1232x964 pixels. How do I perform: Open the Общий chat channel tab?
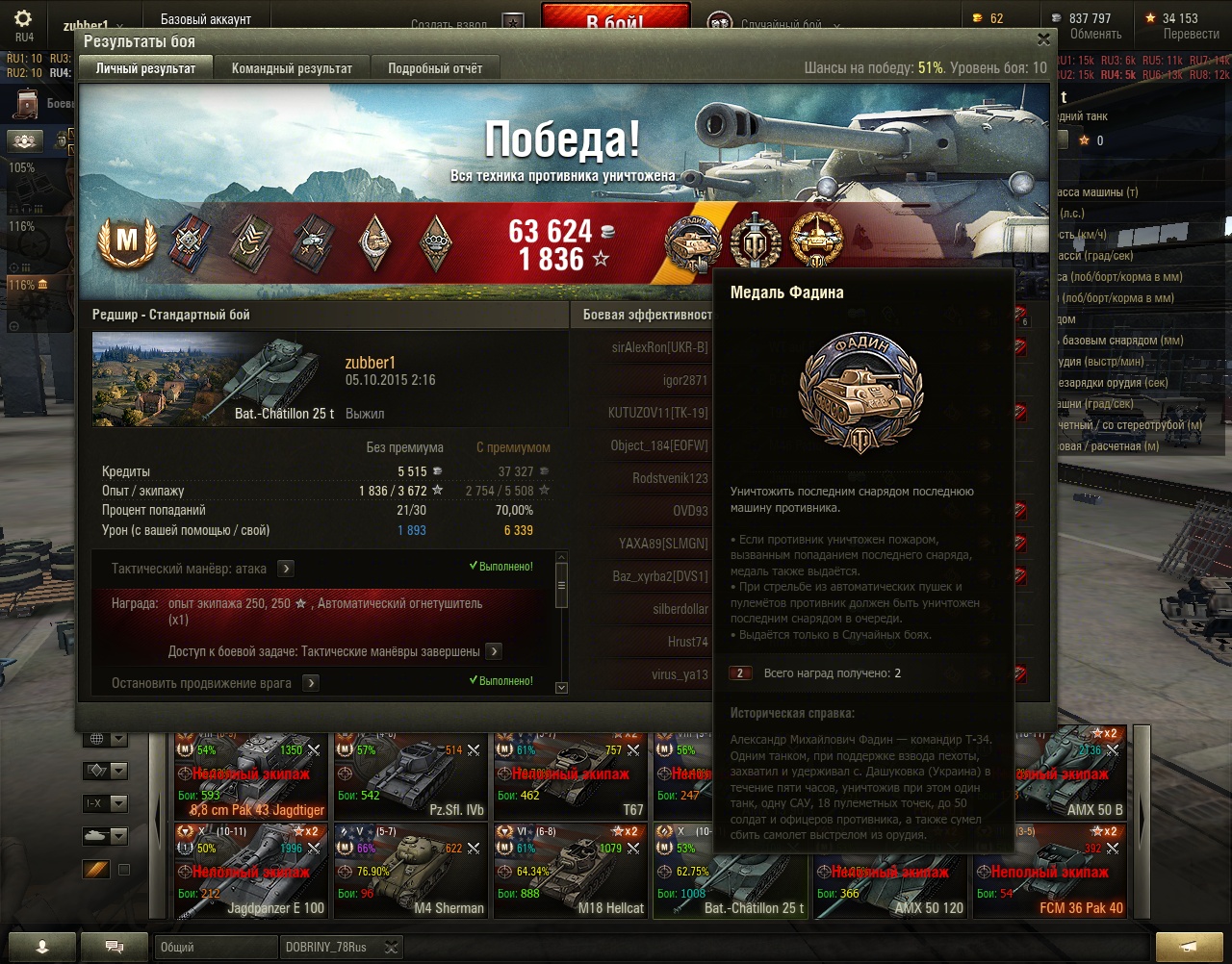(214, 948)
